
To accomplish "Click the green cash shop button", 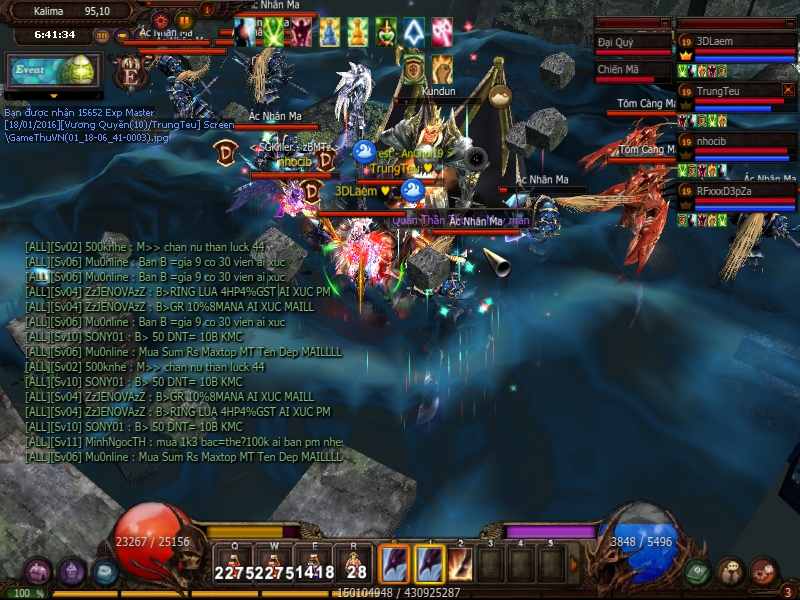I will pyautogui.click(x=697, y=572).
